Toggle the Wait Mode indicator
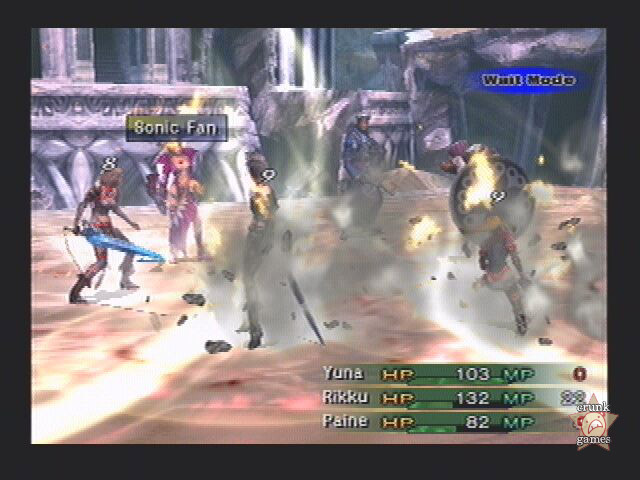This screenshot has height=480, width=640. (528, 80)
